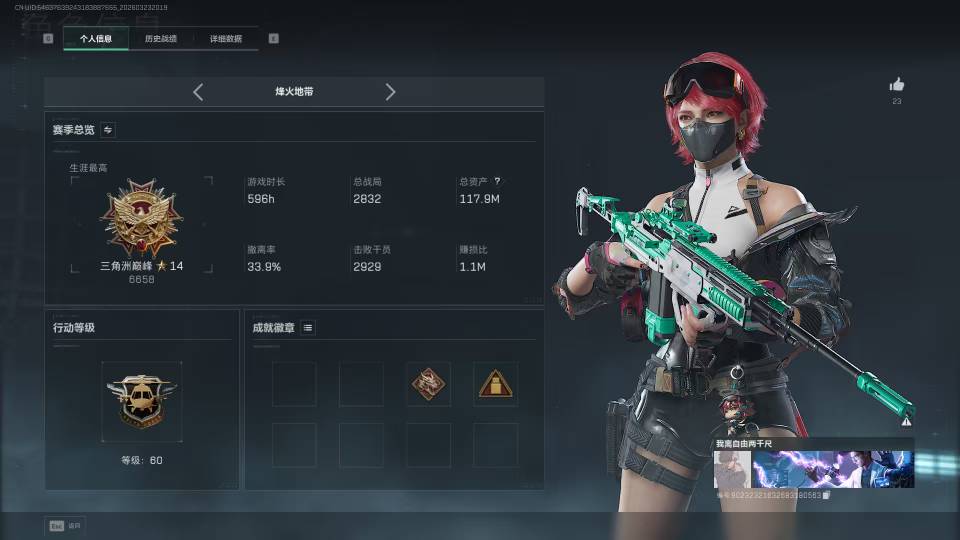960x540 pixels.
Task: Give a thumbs-up like to this player
Action: coord(897,85)
